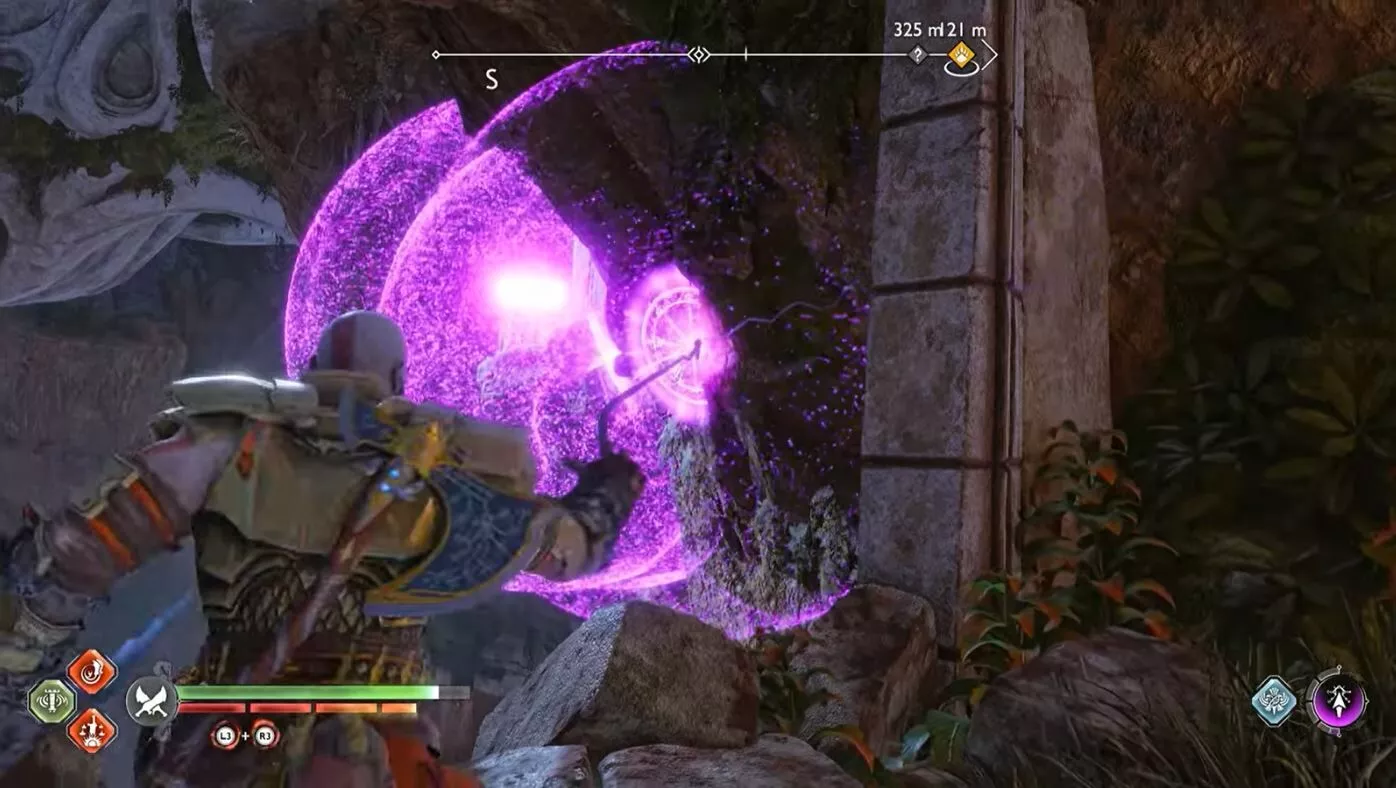Click the center diamond marker on the compass bar
Viewport: 1396px width, 788px height.
700,55
